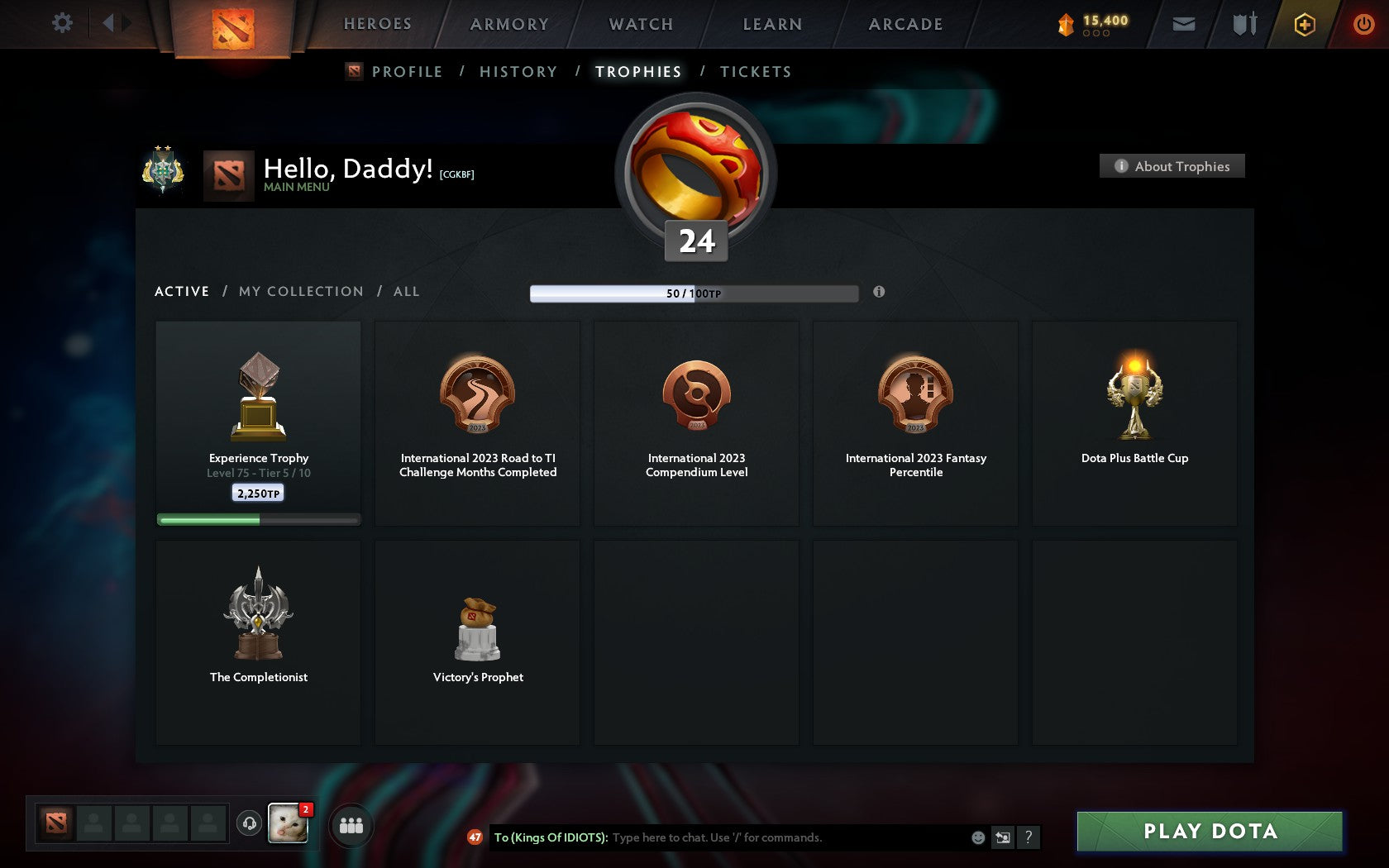Open the Dota Plus subscription icon
This screenshot has height=868, width=1389.
1305,25
